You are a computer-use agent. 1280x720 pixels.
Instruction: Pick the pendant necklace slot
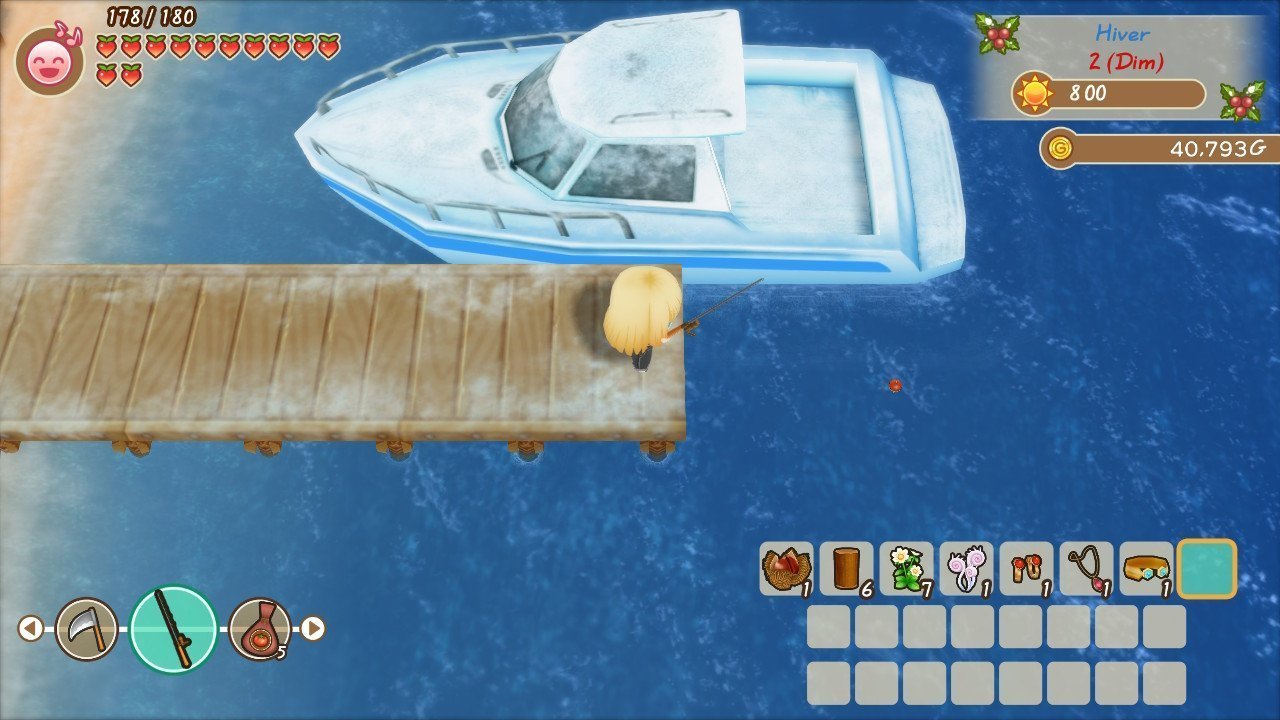coord(1086,569)
